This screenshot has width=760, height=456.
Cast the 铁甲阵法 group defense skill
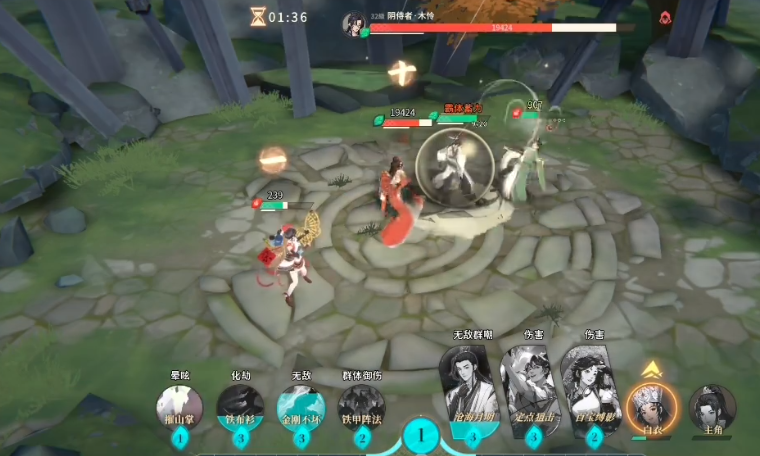[361, 406]
